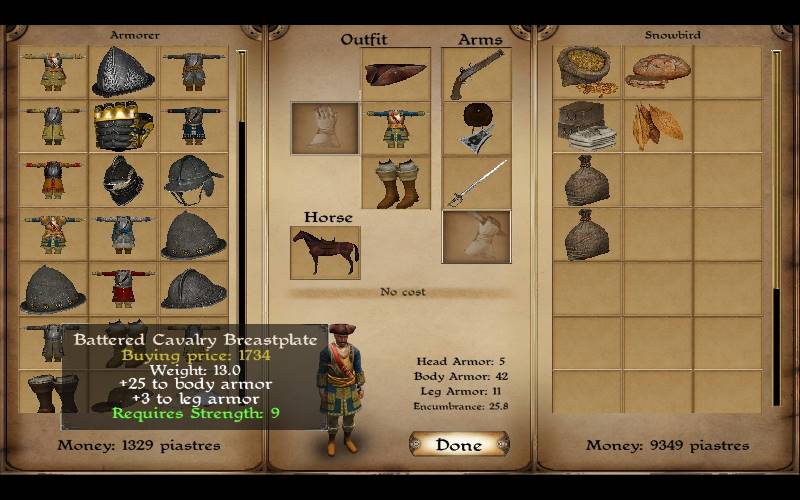Click the Armorer inventory scrollbar
This screenshot has height=500, width=800.
(241, 200)
